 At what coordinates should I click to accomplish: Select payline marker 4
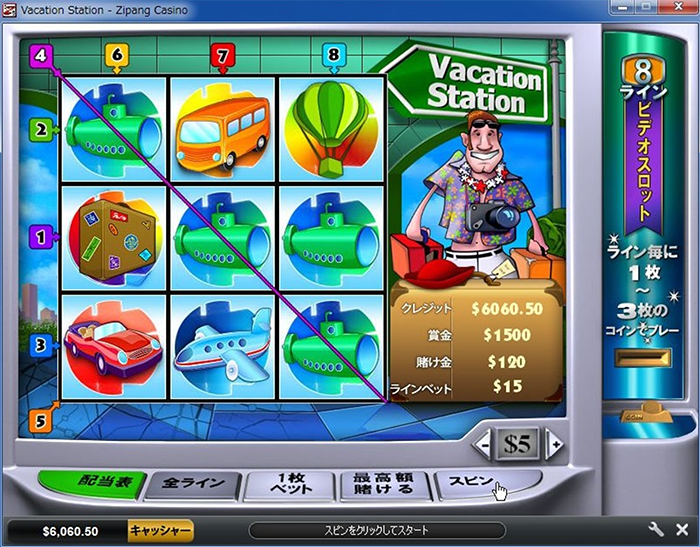tap(40, 56)
